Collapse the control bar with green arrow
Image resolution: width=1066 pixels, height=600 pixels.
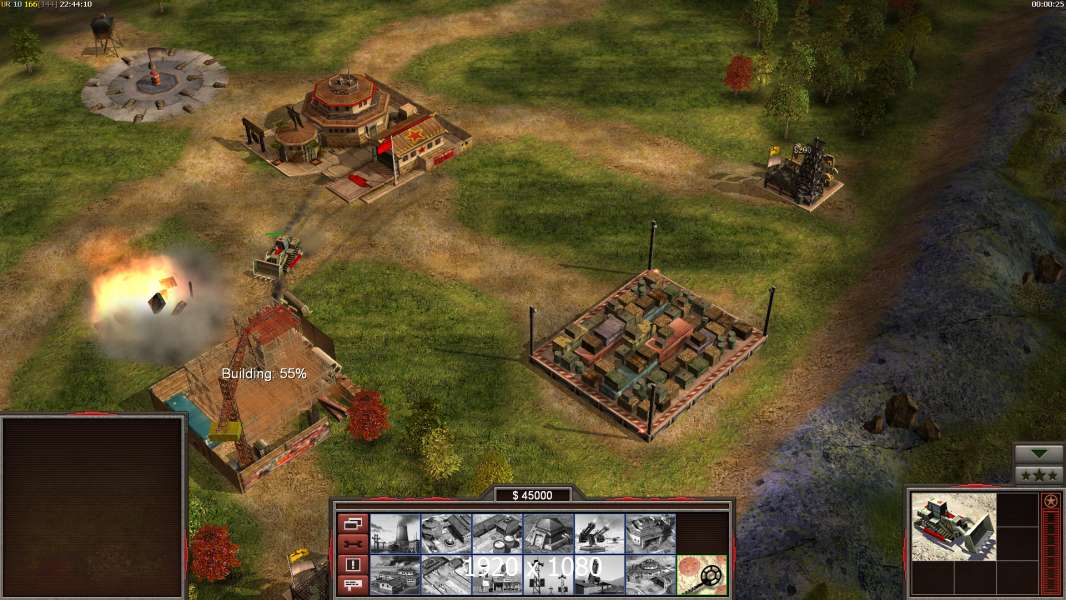click(x=1038, y=454)
